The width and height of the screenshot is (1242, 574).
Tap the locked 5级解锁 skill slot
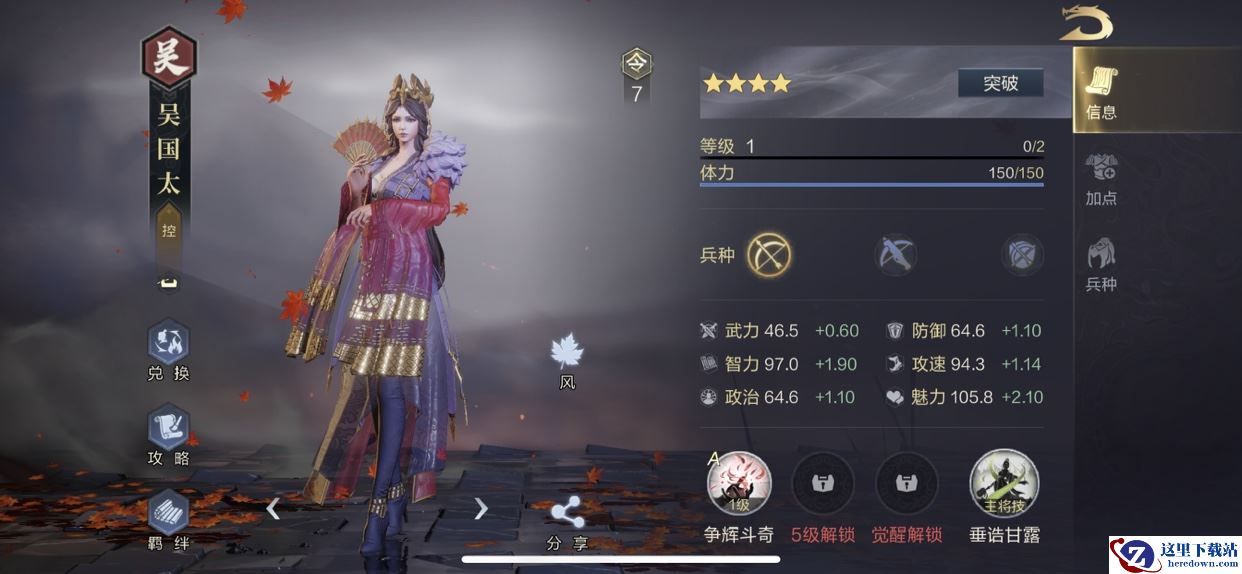(823, 485)
